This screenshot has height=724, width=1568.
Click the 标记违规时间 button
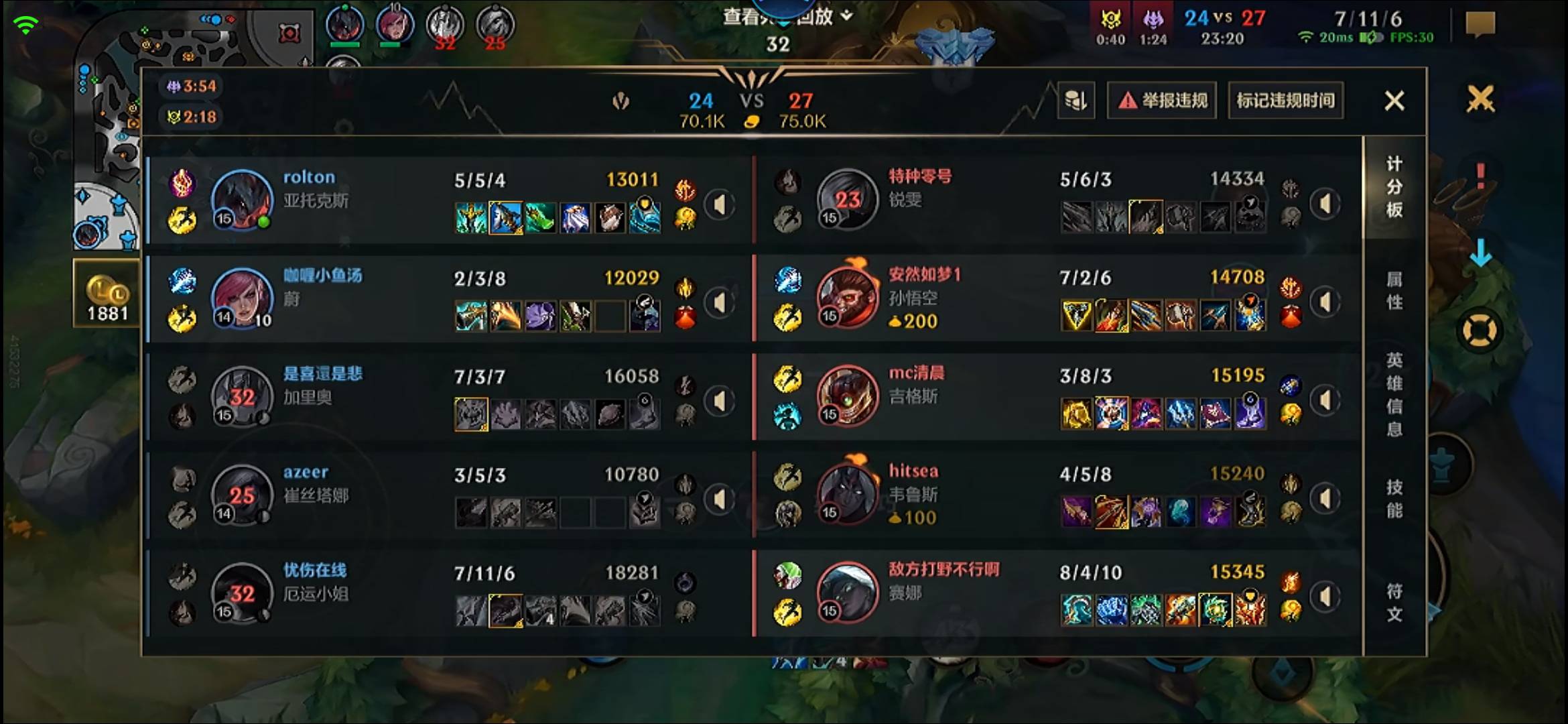[1285, 101]
